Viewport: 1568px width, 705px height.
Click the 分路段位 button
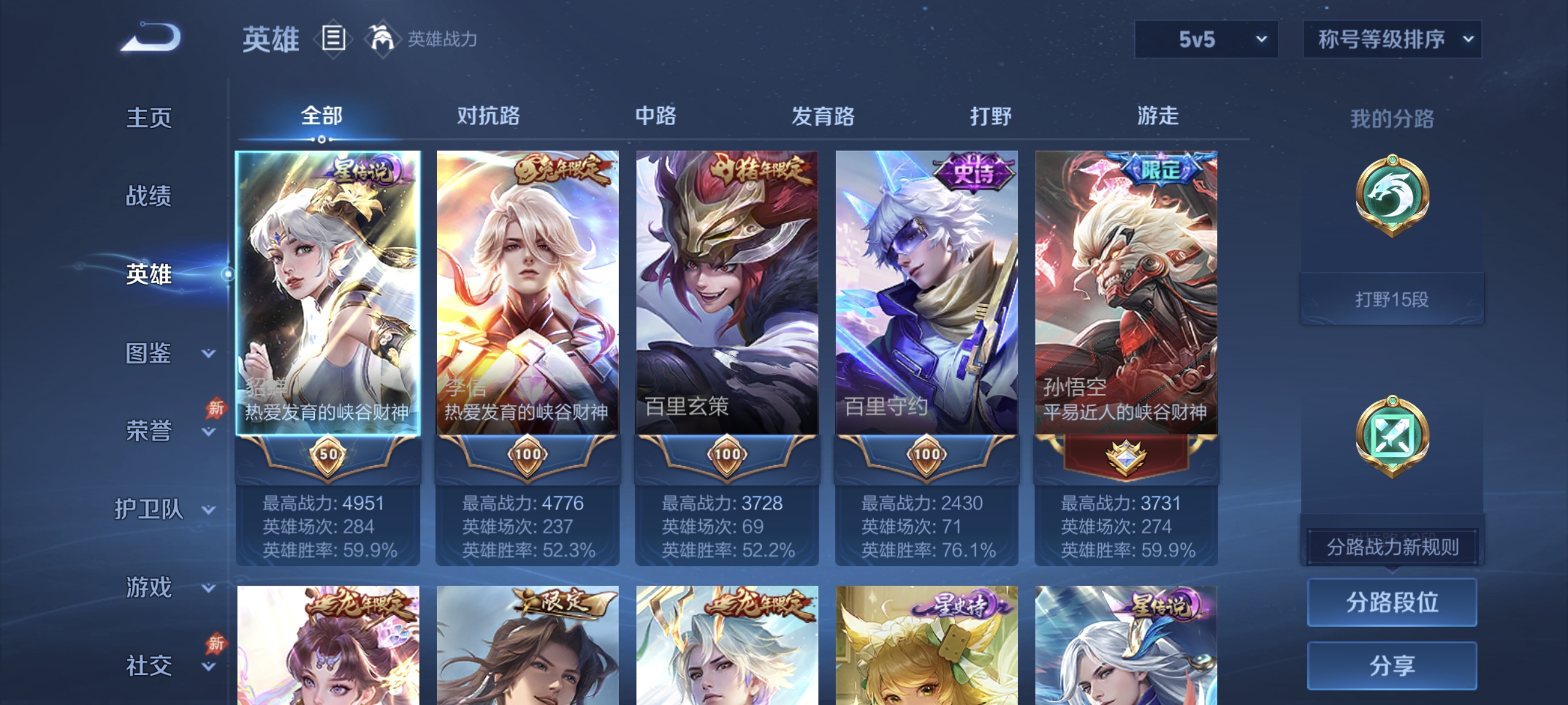coord(1392,603)
